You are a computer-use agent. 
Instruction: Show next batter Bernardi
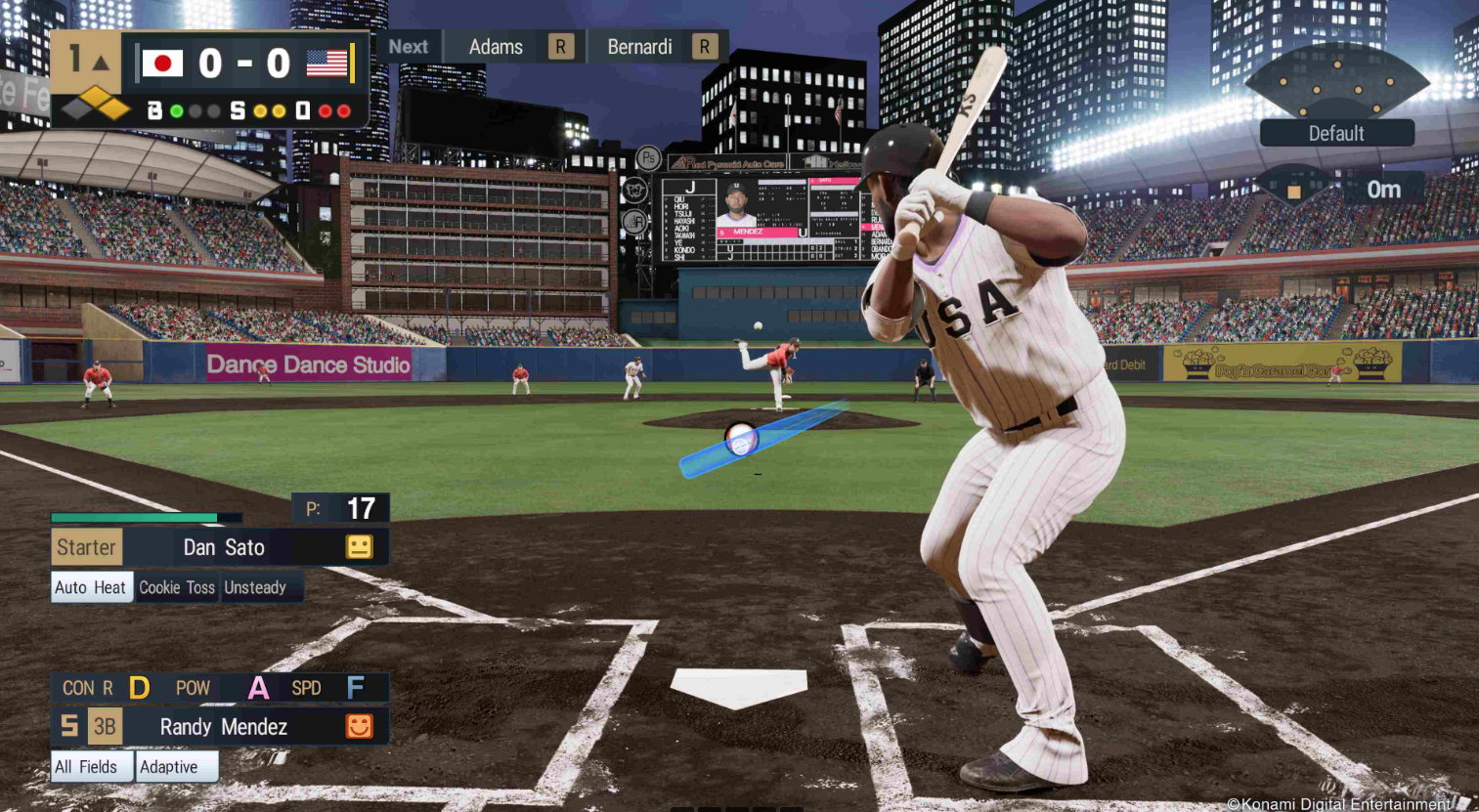point(639,47)
